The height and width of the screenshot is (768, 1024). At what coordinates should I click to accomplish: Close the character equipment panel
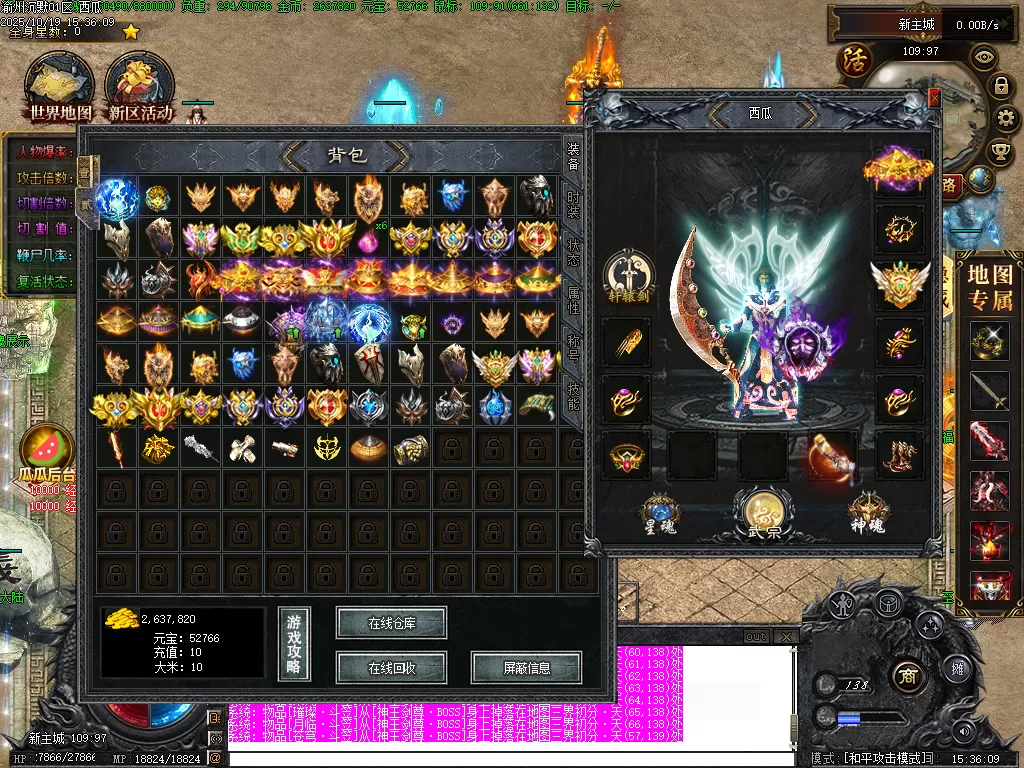click(x=934, y=98)
